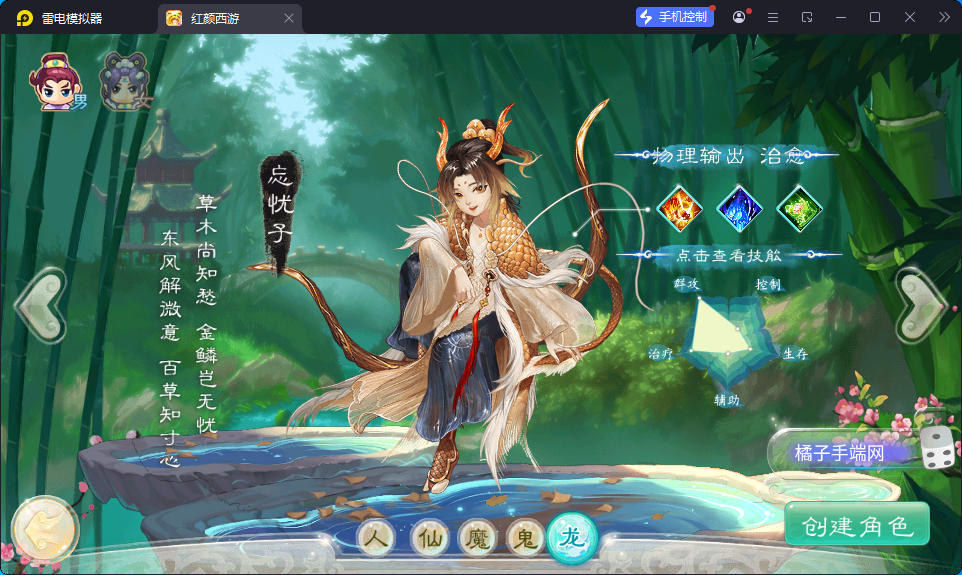This screenshot has width=962, height=575.
Task: Roll the dice for a random name
Action: [x=936, y=450]
